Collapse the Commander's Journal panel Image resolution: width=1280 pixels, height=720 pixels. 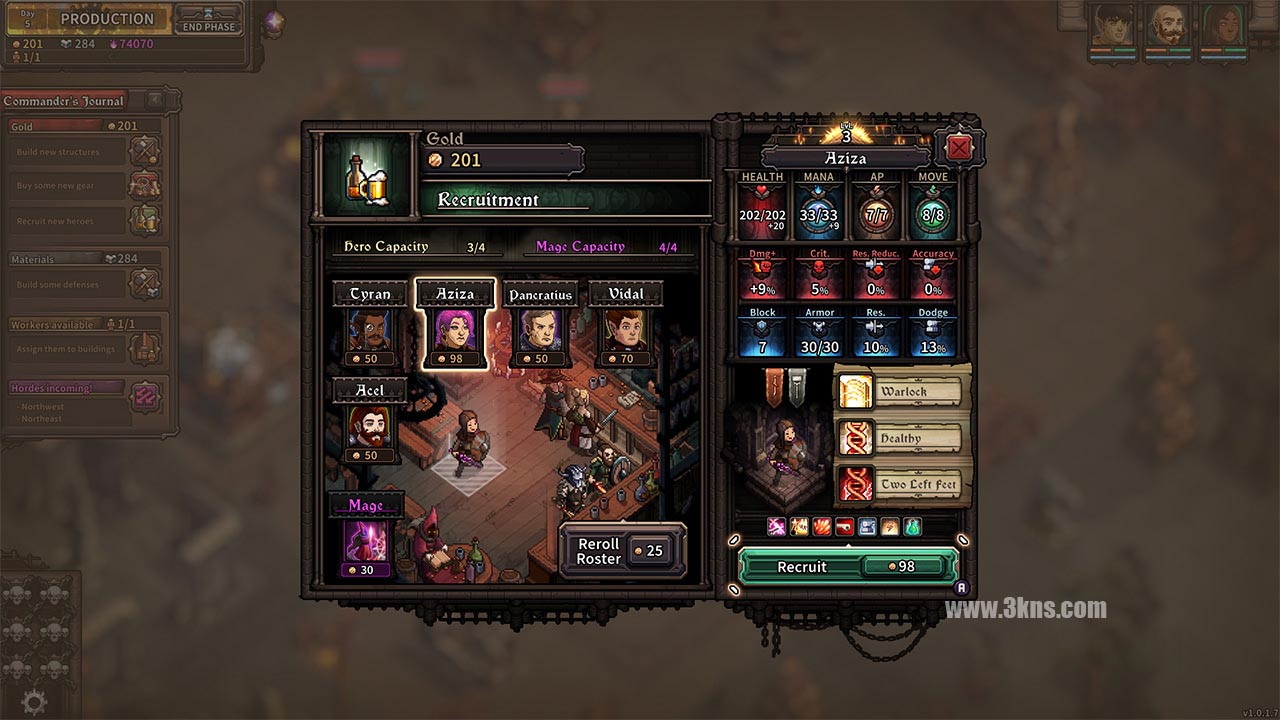pos(155,100)
